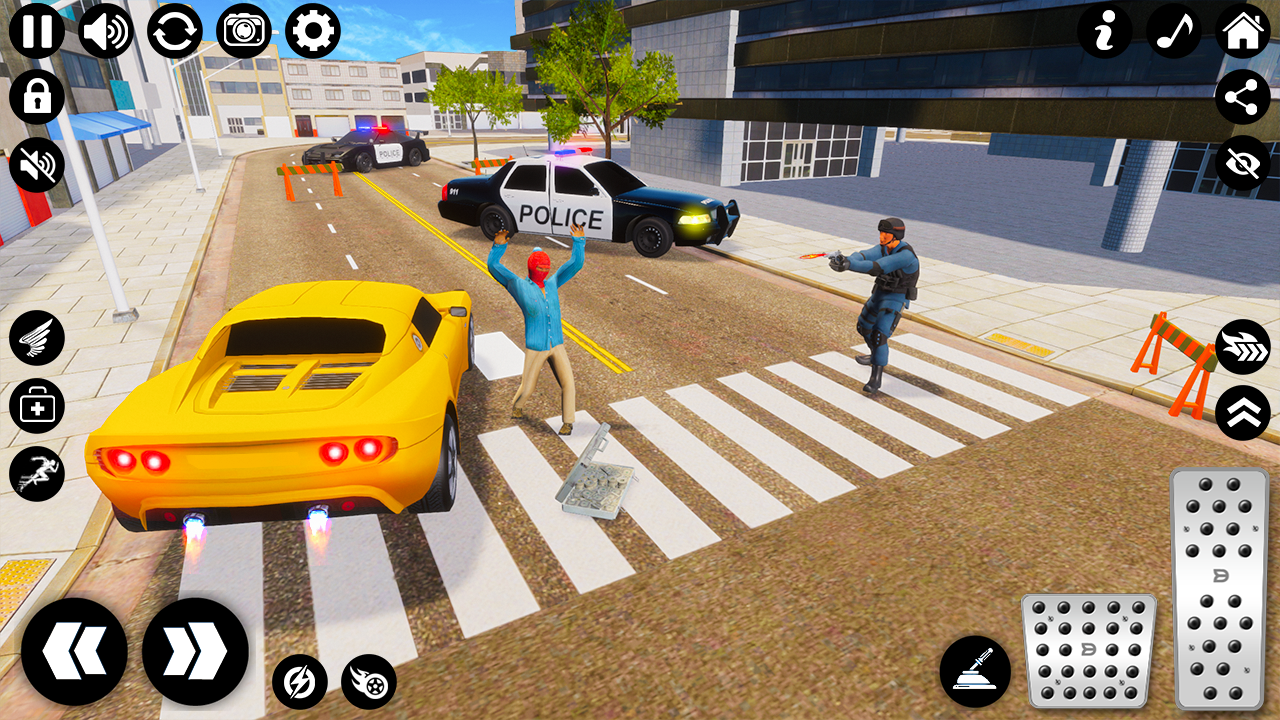Screen dimensions: 1280x720
Task: Mute sound with the crossed speaker
Action: pos(36,164)
